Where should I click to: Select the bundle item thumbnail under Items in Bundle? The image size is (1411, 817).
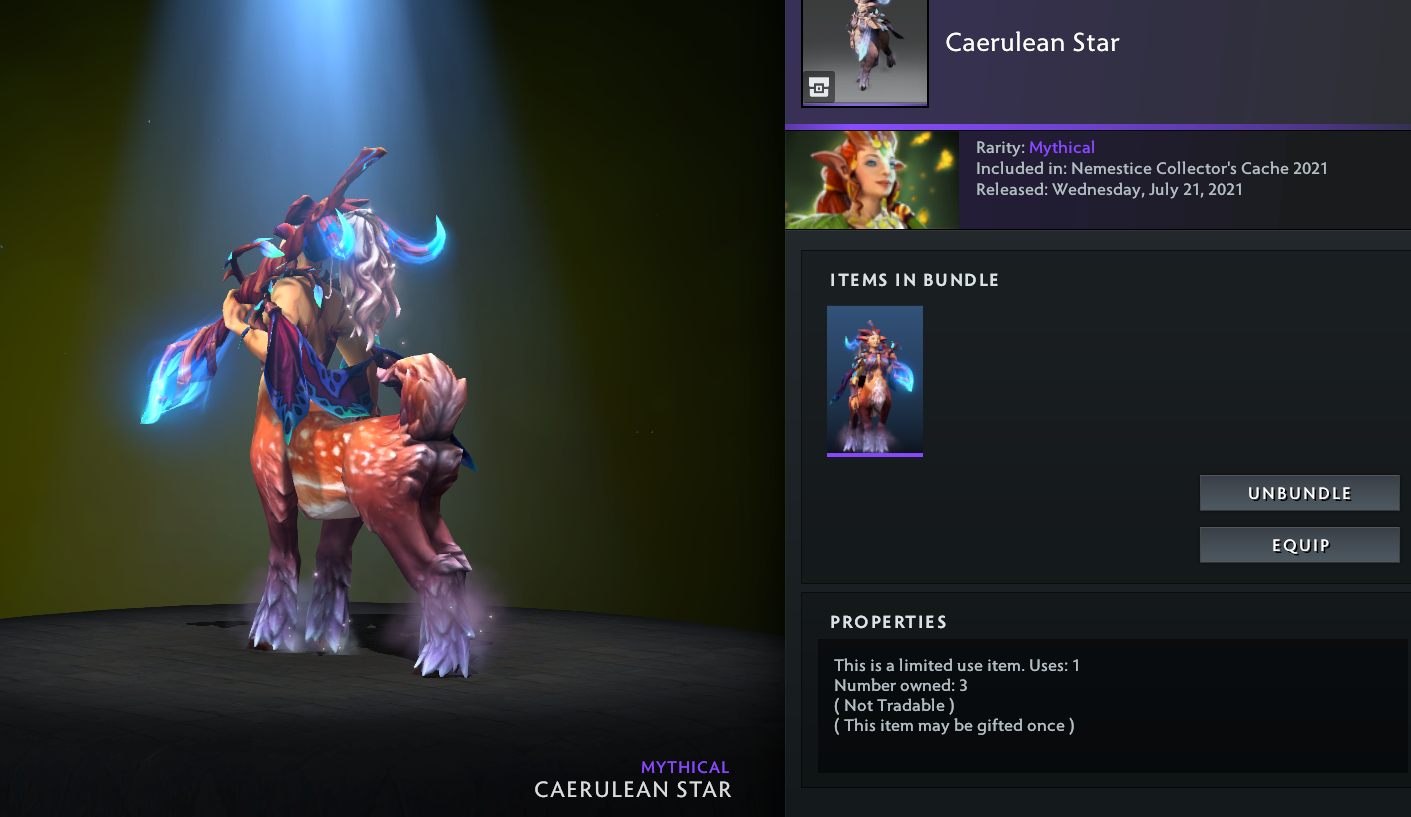coord(875,381)
